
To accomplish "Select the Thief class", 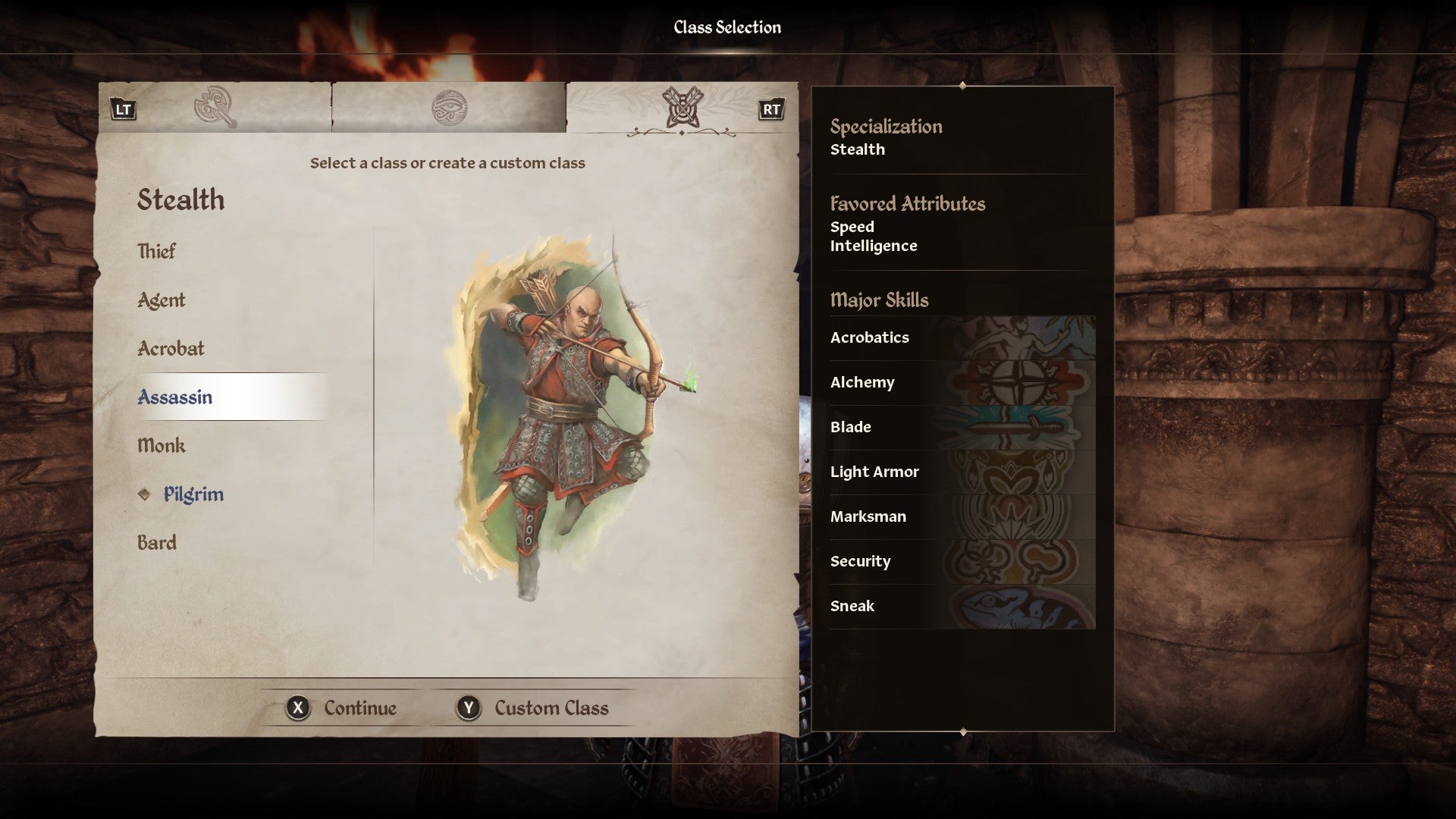I will point(156,251).
